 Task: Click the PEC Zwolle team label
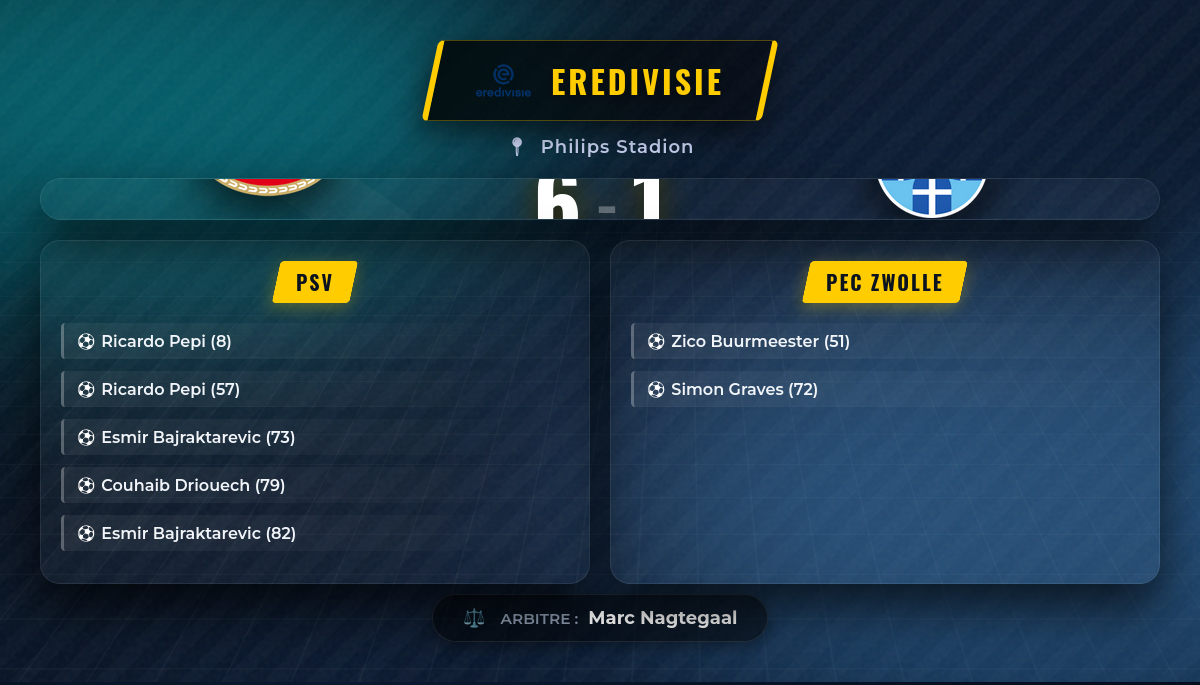[884, 282]
